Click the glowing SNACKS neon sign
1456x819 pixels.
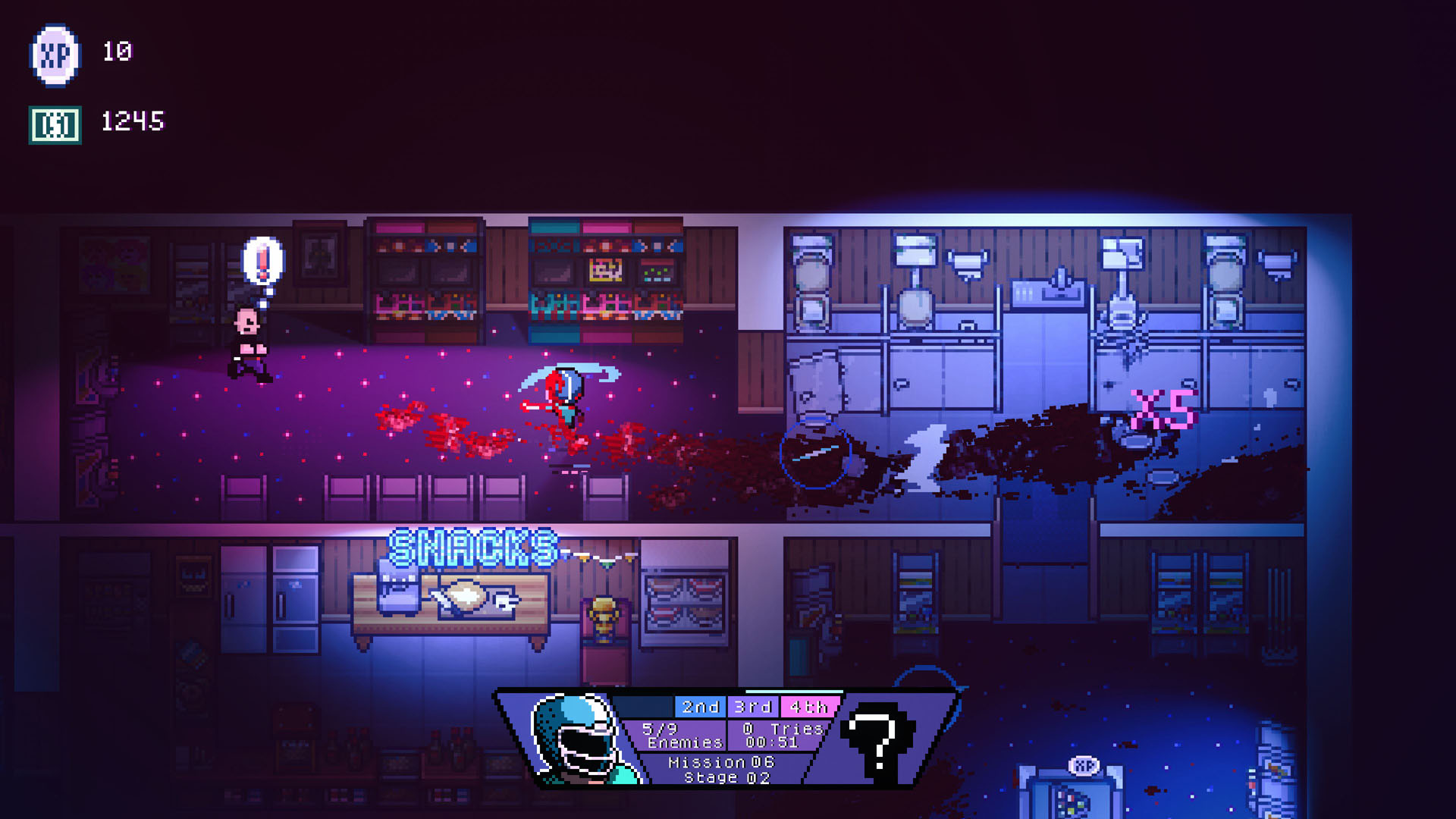(472, 548)
